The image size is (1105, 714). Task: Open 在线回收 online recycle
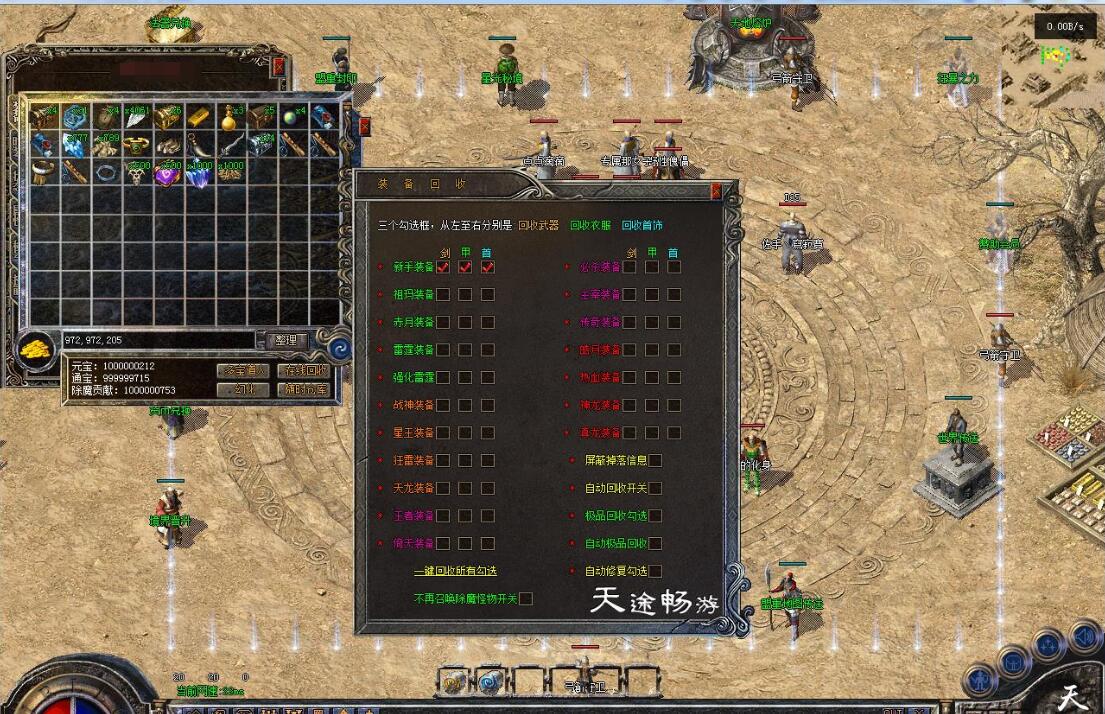click(301, 370)
